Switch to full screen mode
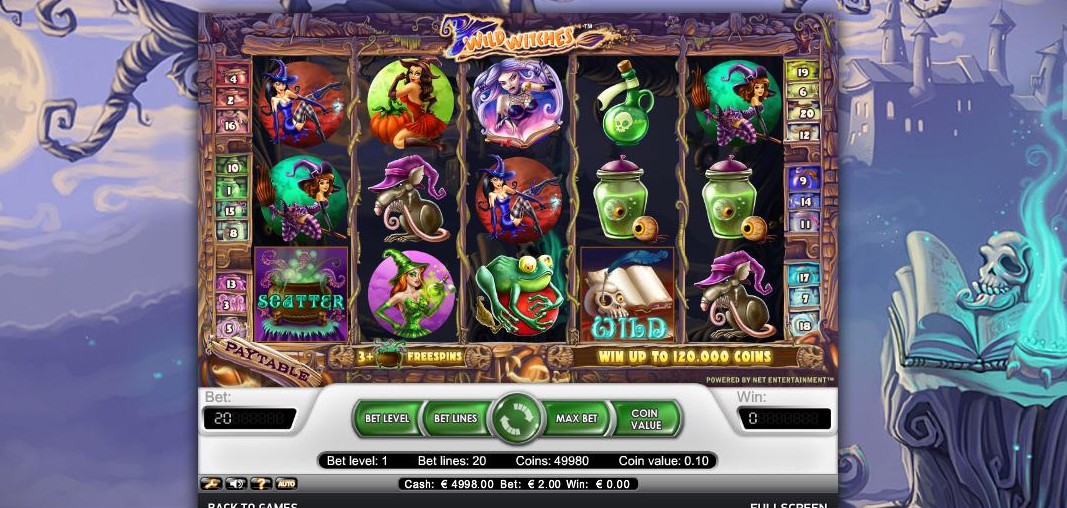1067x508 pixels. click(x=788, y=504)
